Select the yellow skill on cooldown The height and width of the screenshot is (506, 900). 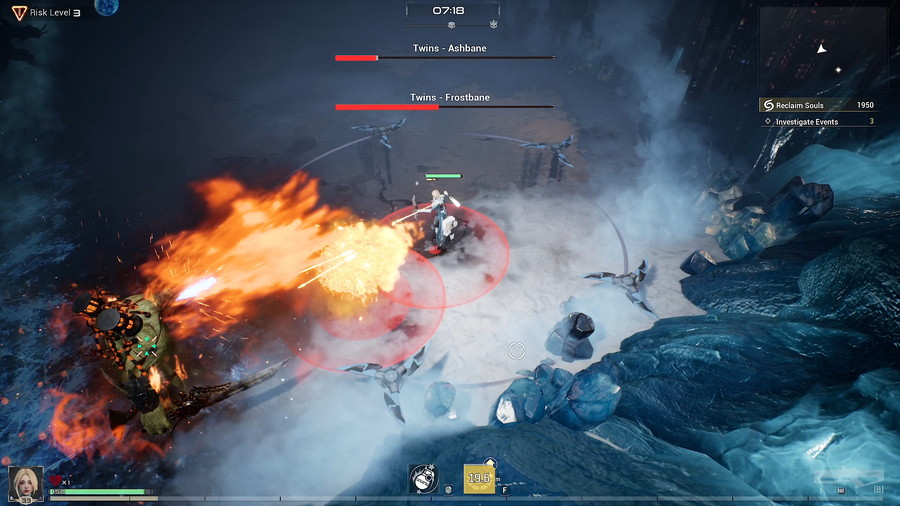(479, 479)
